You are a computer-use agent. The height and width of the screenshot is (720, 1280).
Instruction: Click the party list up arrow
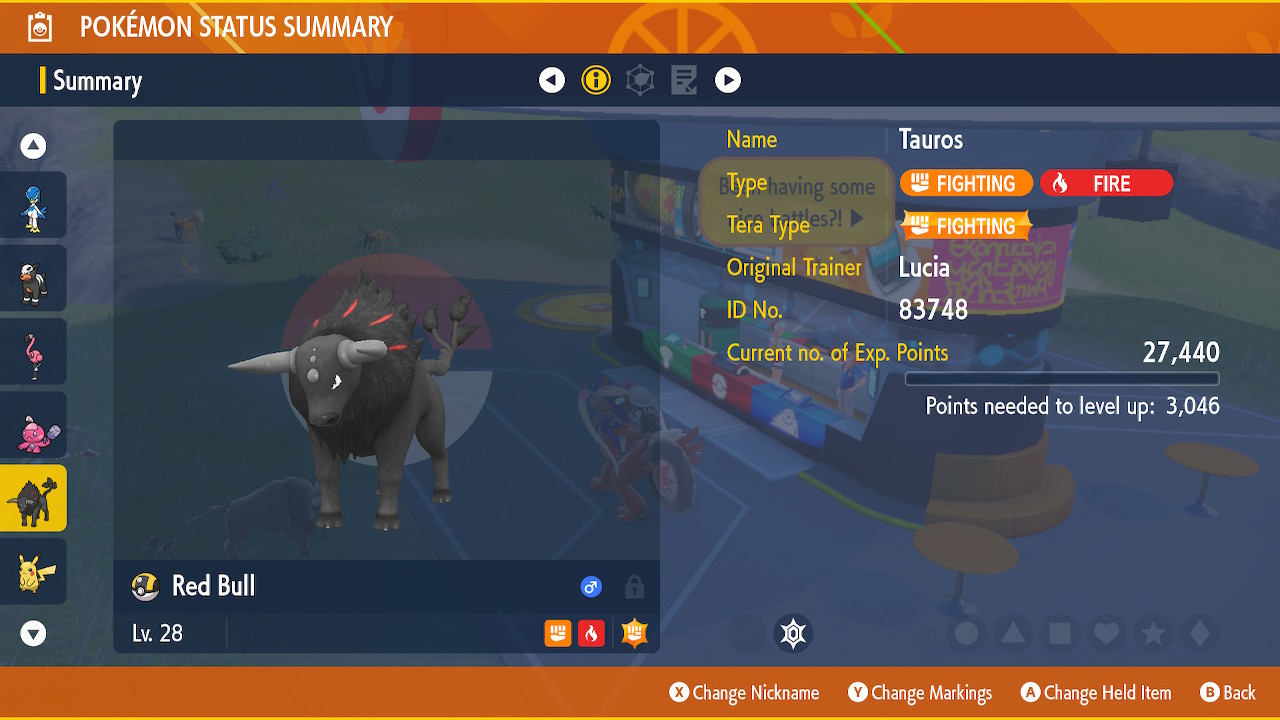tap(33, 146)
